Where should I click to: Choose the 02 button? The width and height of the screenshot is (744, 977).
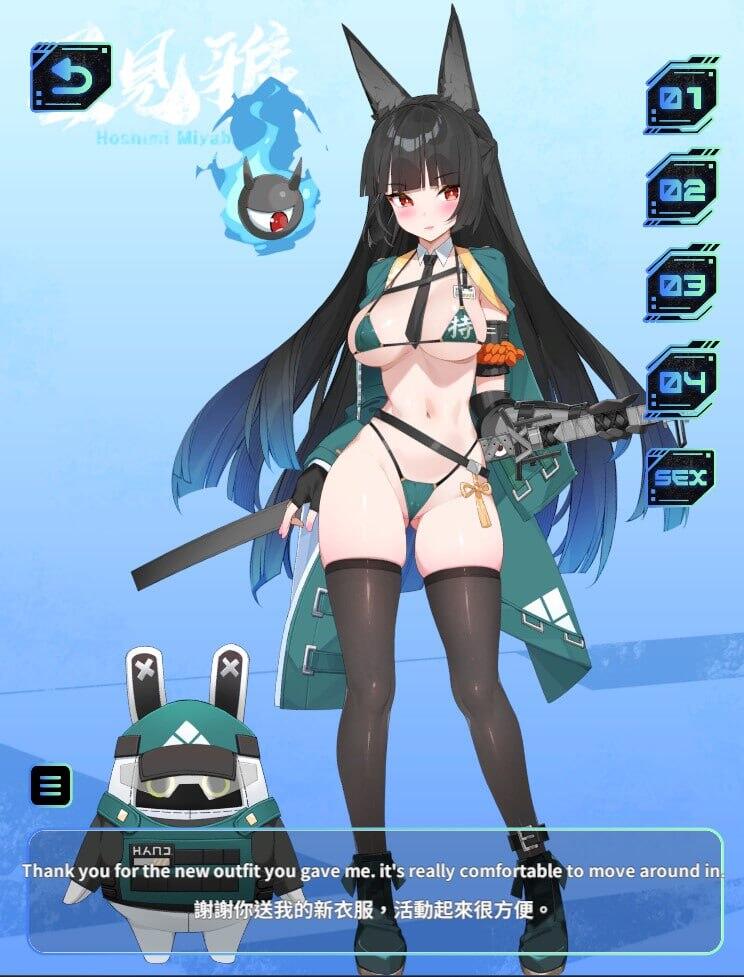(x=681, y=190)
